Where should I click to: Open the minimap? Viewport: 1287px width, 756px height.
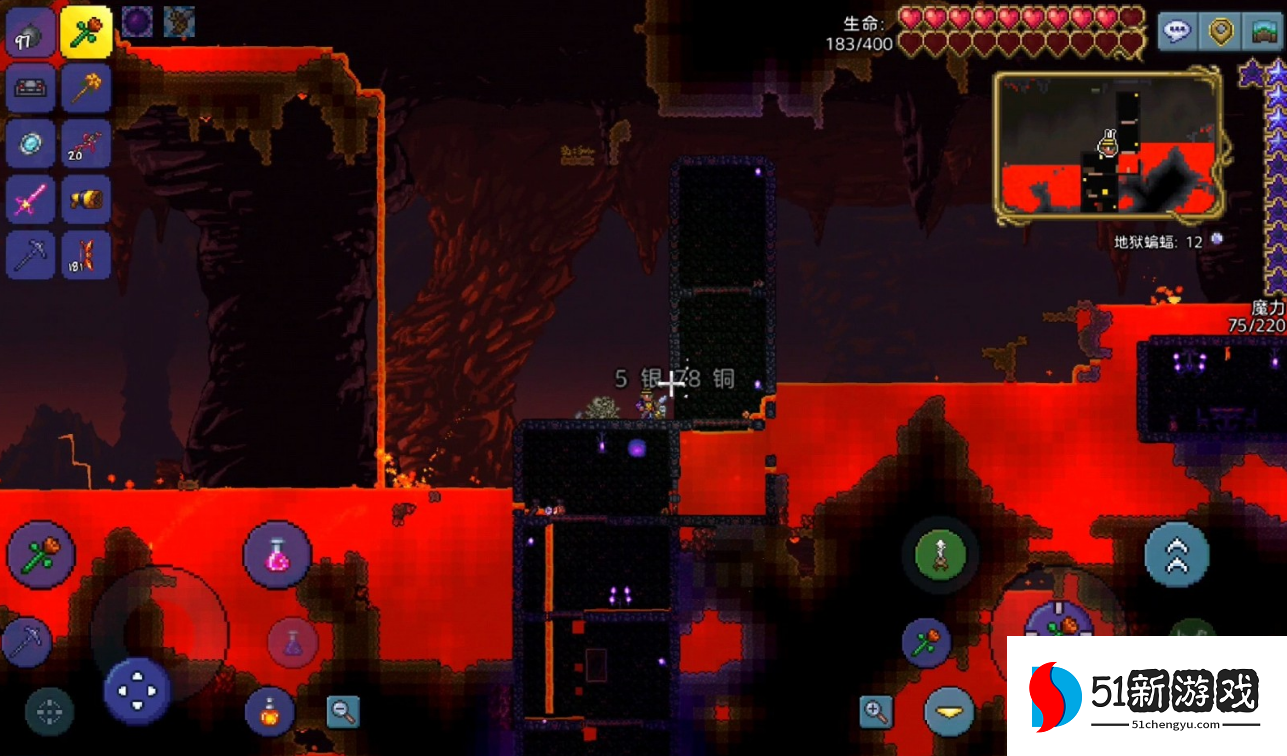click(x=1107, y=145)
